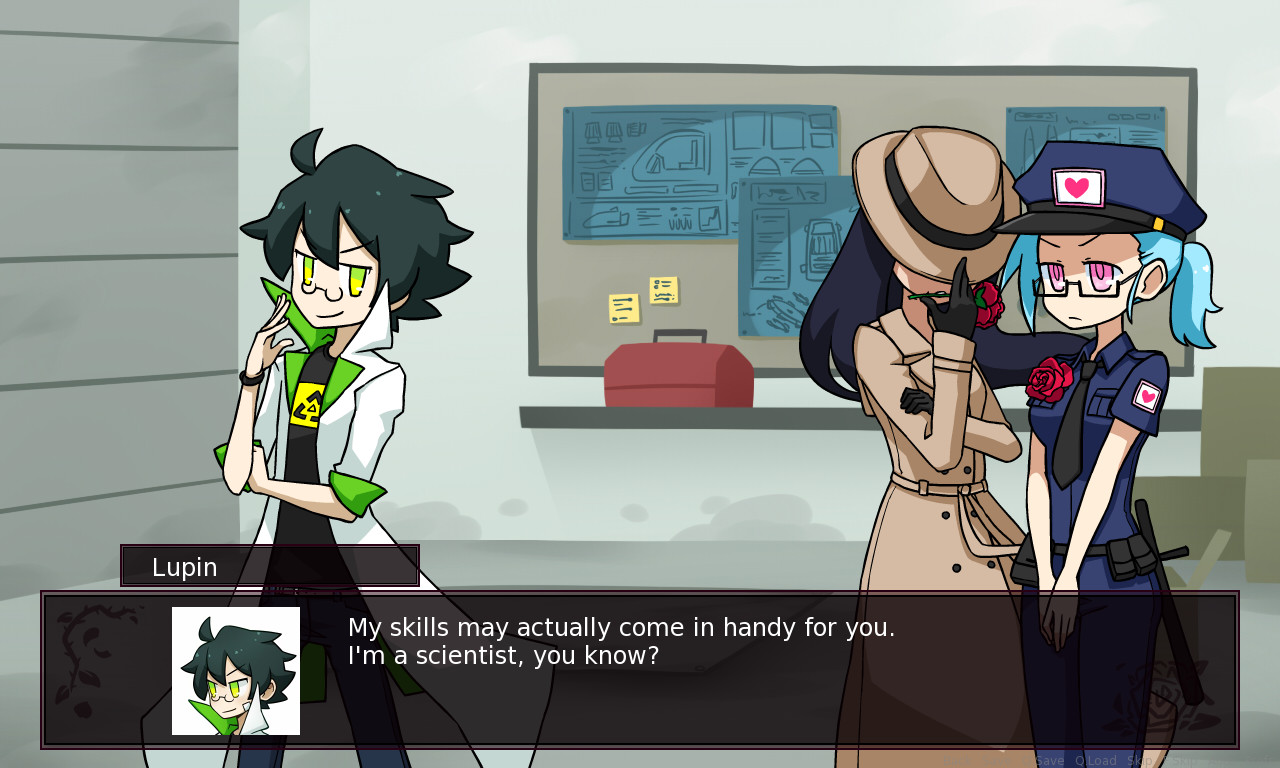
Task: Open the Save screen
Action: pos(996,760)
